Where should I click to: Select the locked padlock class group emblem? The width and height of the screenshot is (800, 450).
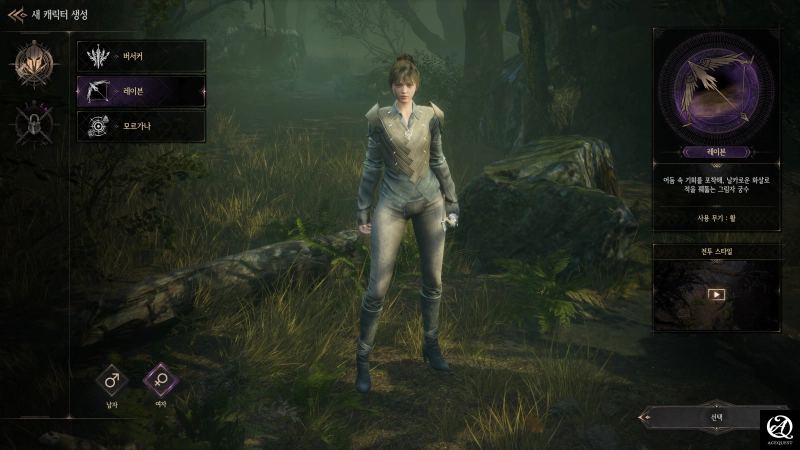tap(34, 124)
